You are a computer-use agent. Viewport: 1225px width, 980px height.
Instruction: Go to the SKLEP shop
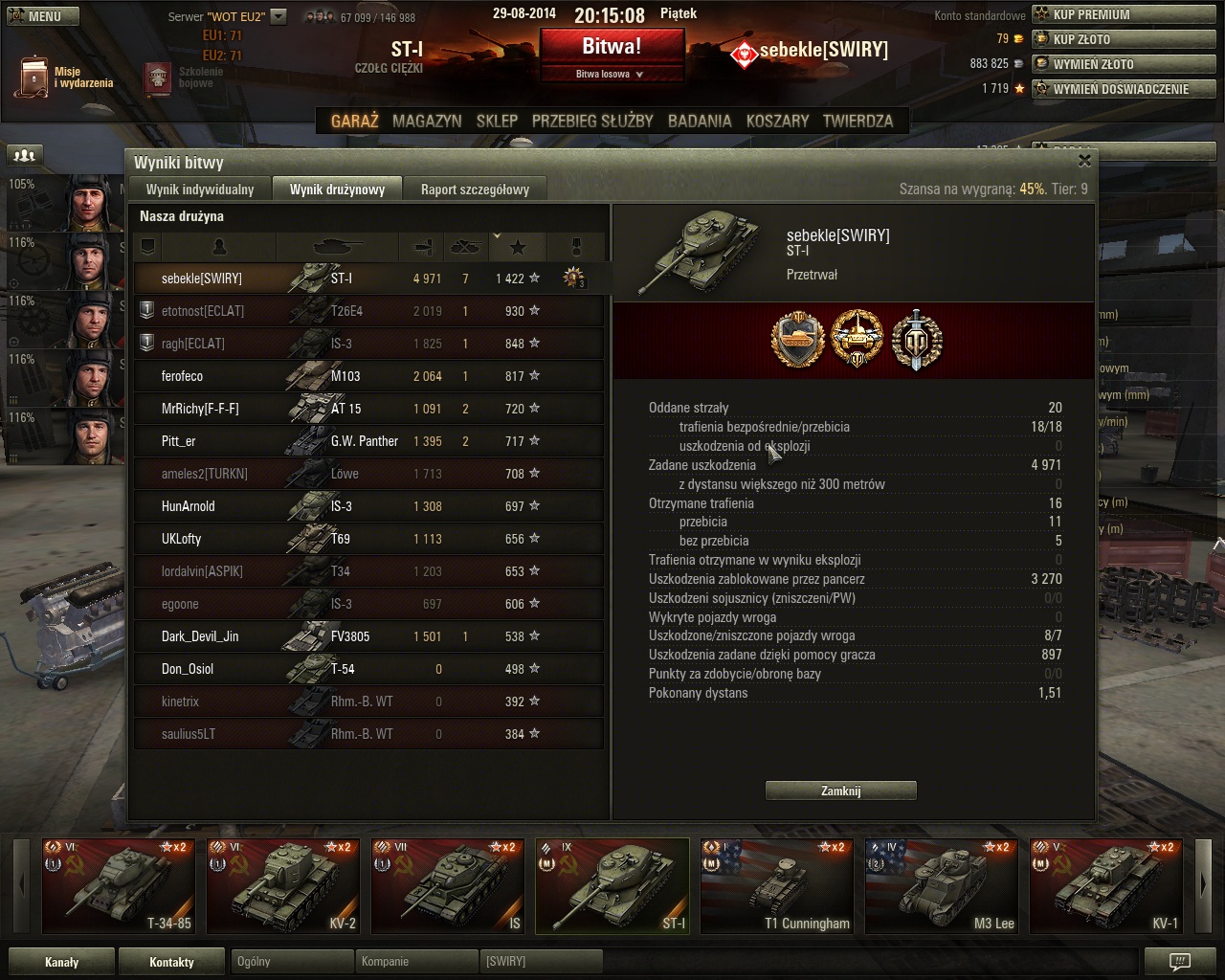[x=497, y=122]
